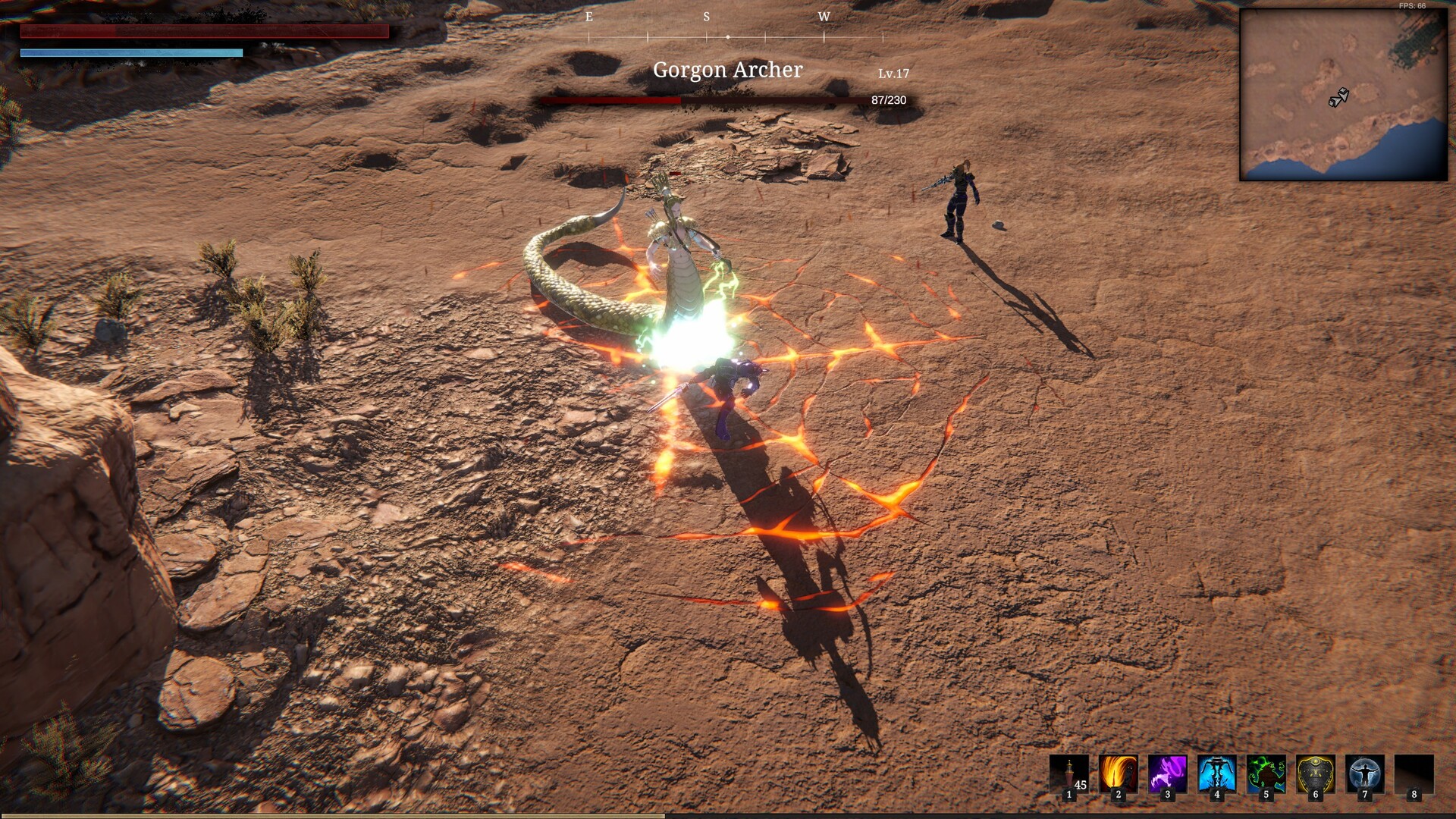This screenshot has height=819, width=1456.
Task: Cast the purple magic ability
Action: click(1168, 774)
